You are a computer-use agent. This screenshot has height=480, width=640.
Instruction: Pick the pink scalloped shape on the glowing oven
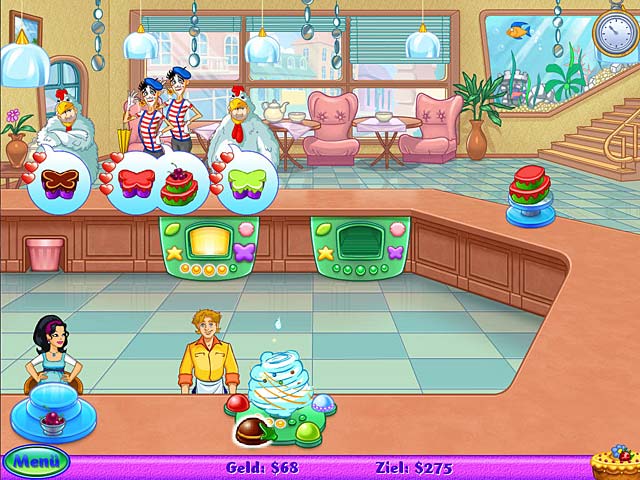246,229
